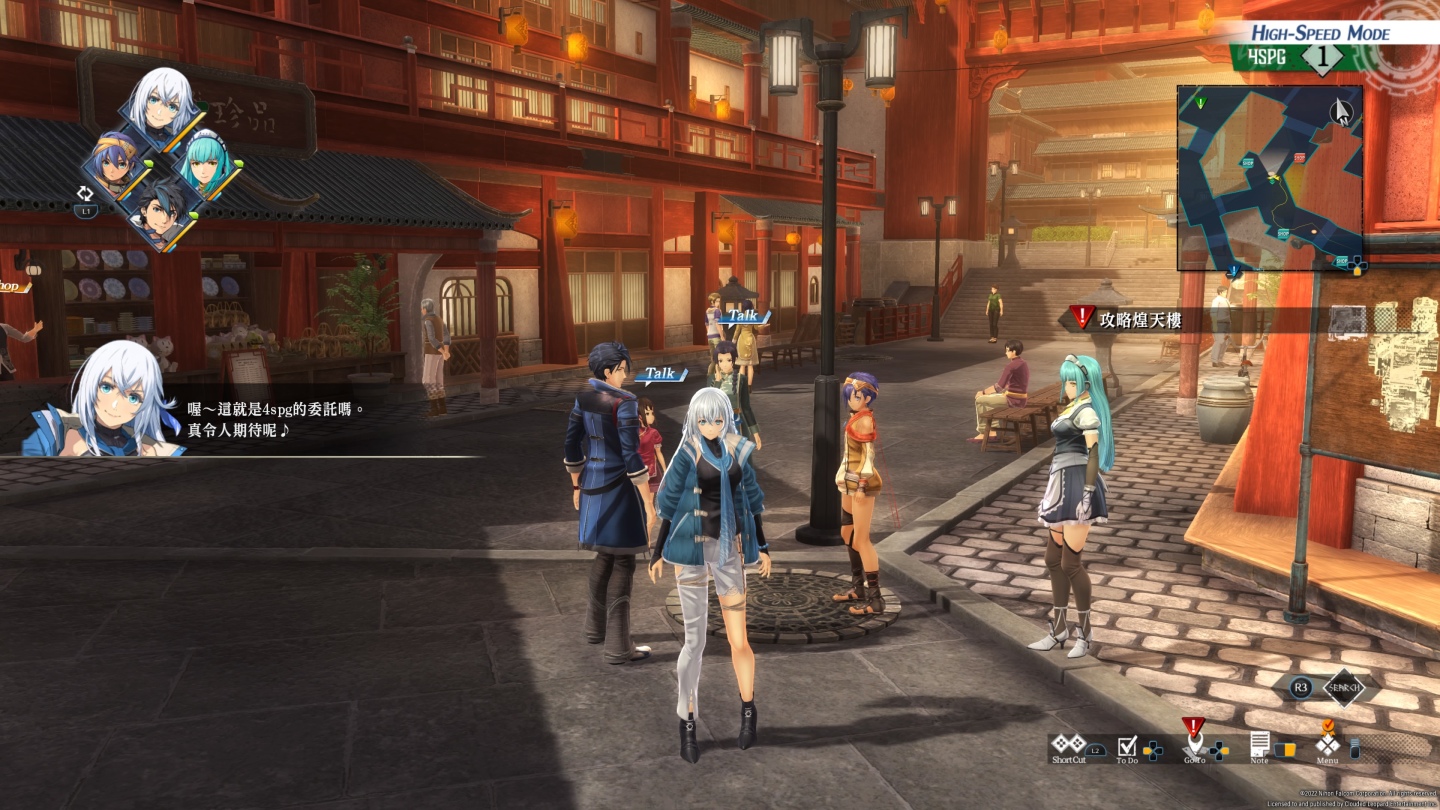Screen dimensions: 1440x810
Task: Click the party leader swap arrows icon
Action: click(86, 195)
